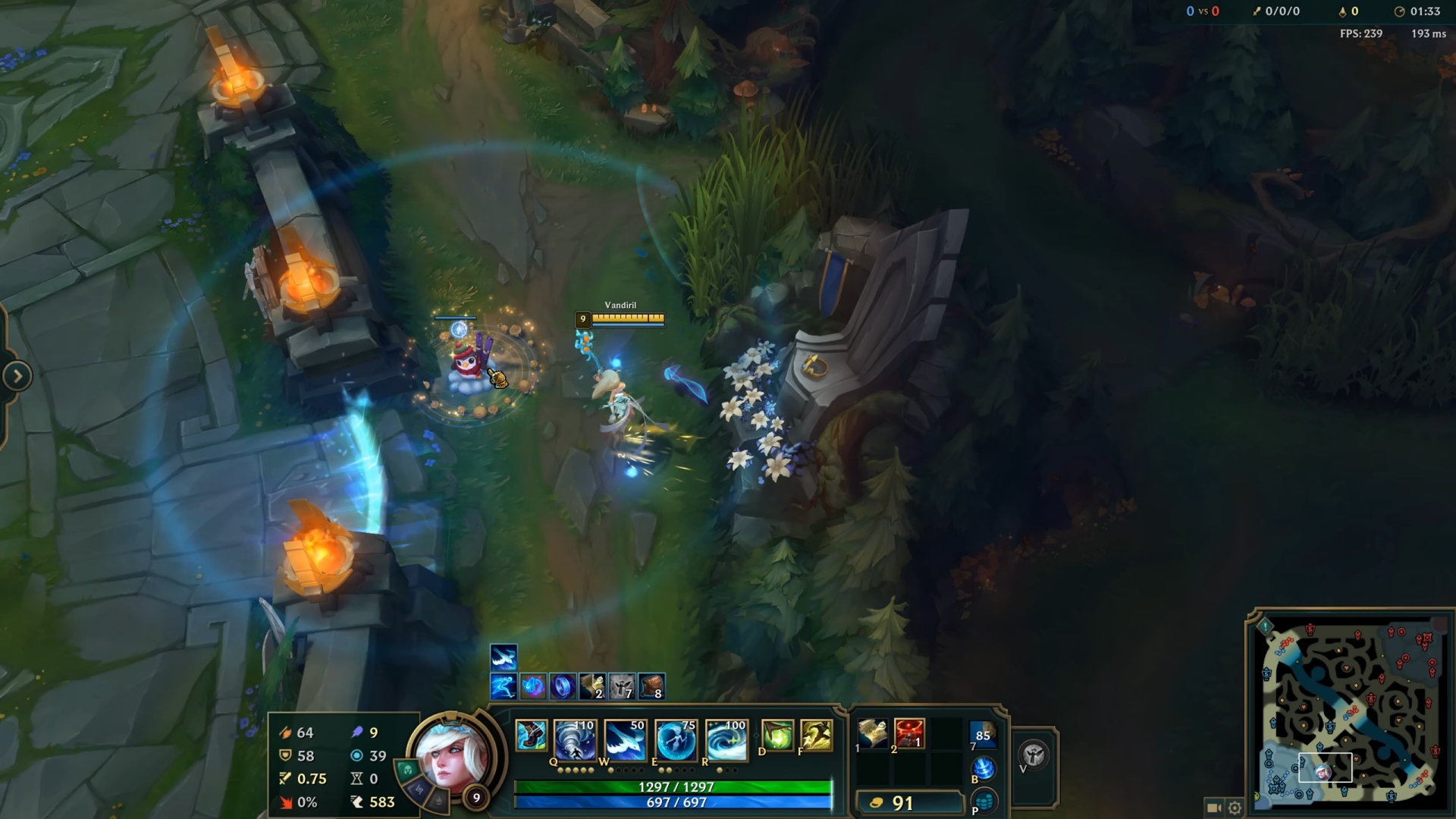
Task: Activate the white bird W ability
Action: pyautogui.click(x=625, y=739)
